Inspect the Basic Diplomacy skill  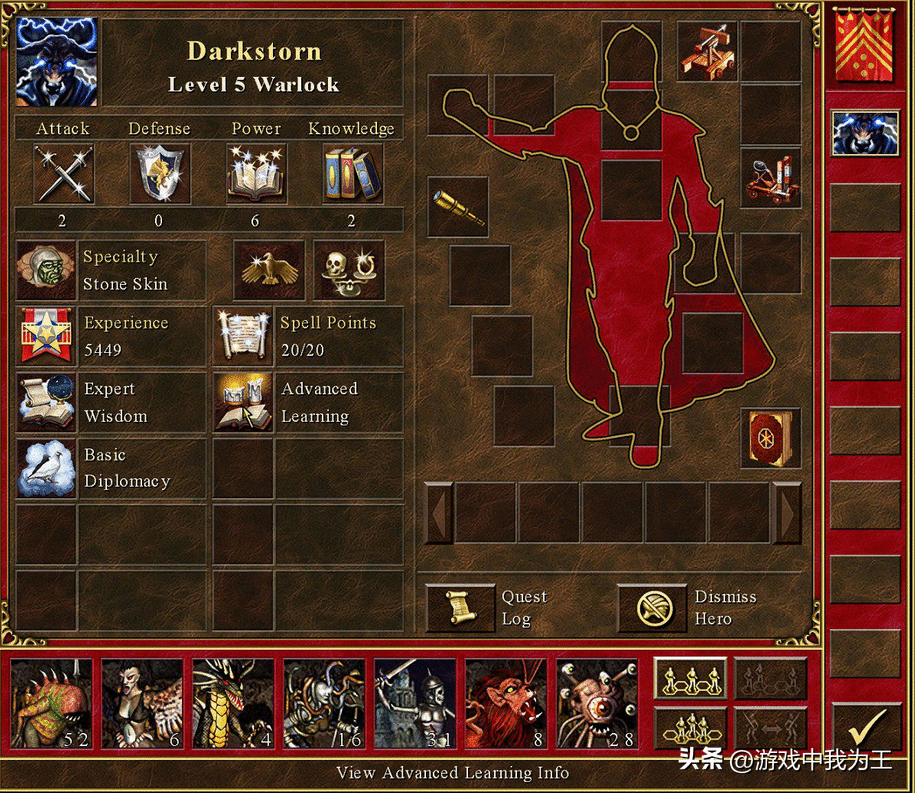[47, 468]
